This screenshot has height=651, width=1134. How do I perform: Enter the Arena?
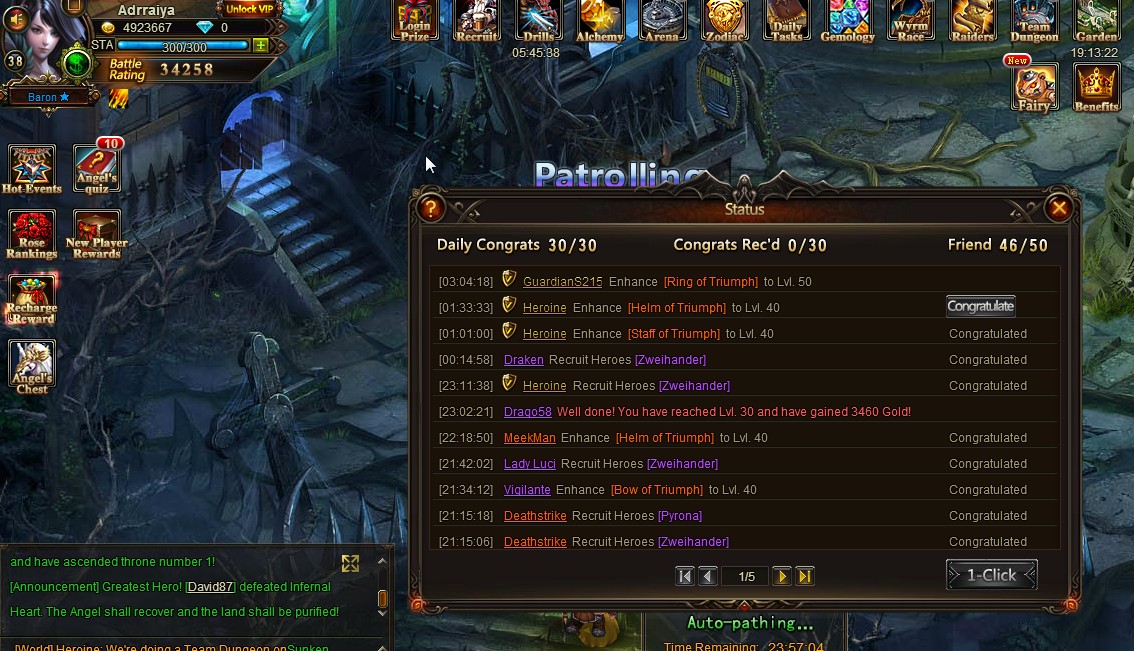coord(662,20)
